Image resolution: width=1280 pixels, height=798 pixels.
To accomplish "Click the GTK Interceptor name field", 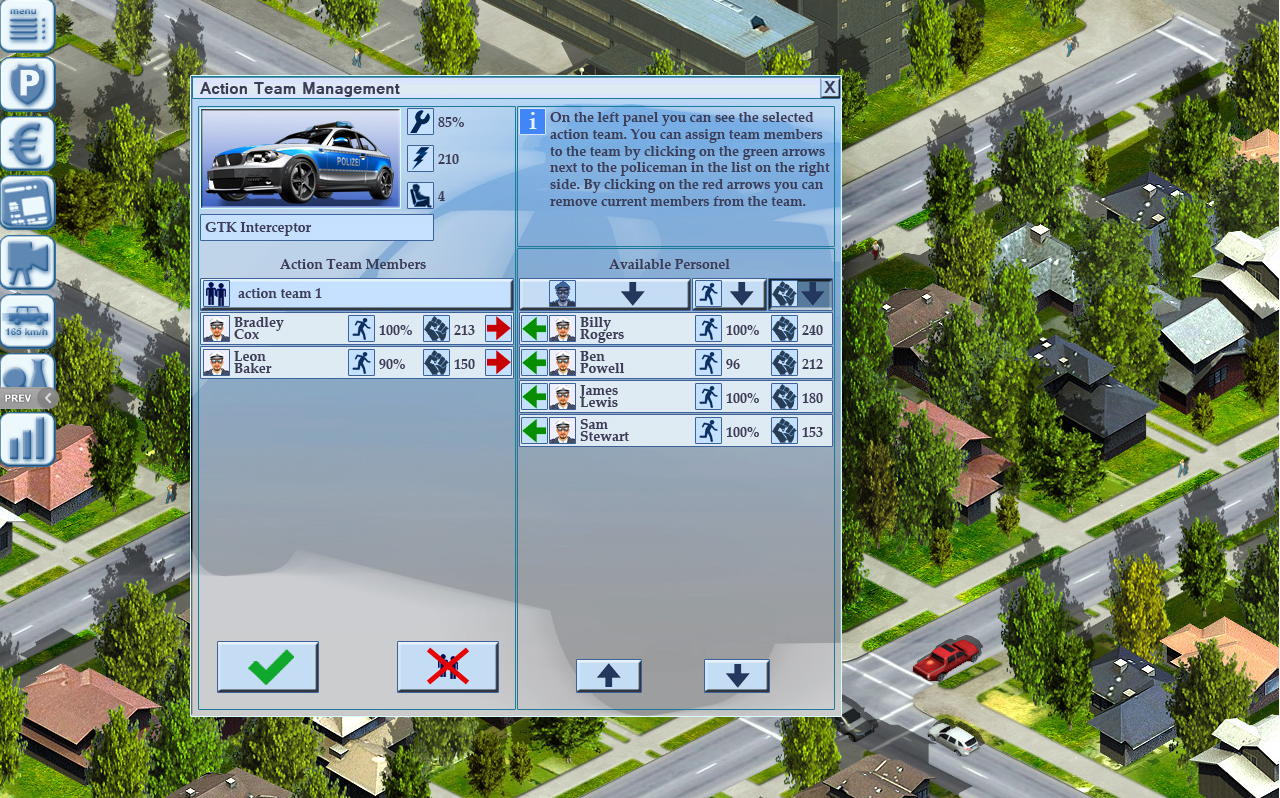I will tap(316, 227).
